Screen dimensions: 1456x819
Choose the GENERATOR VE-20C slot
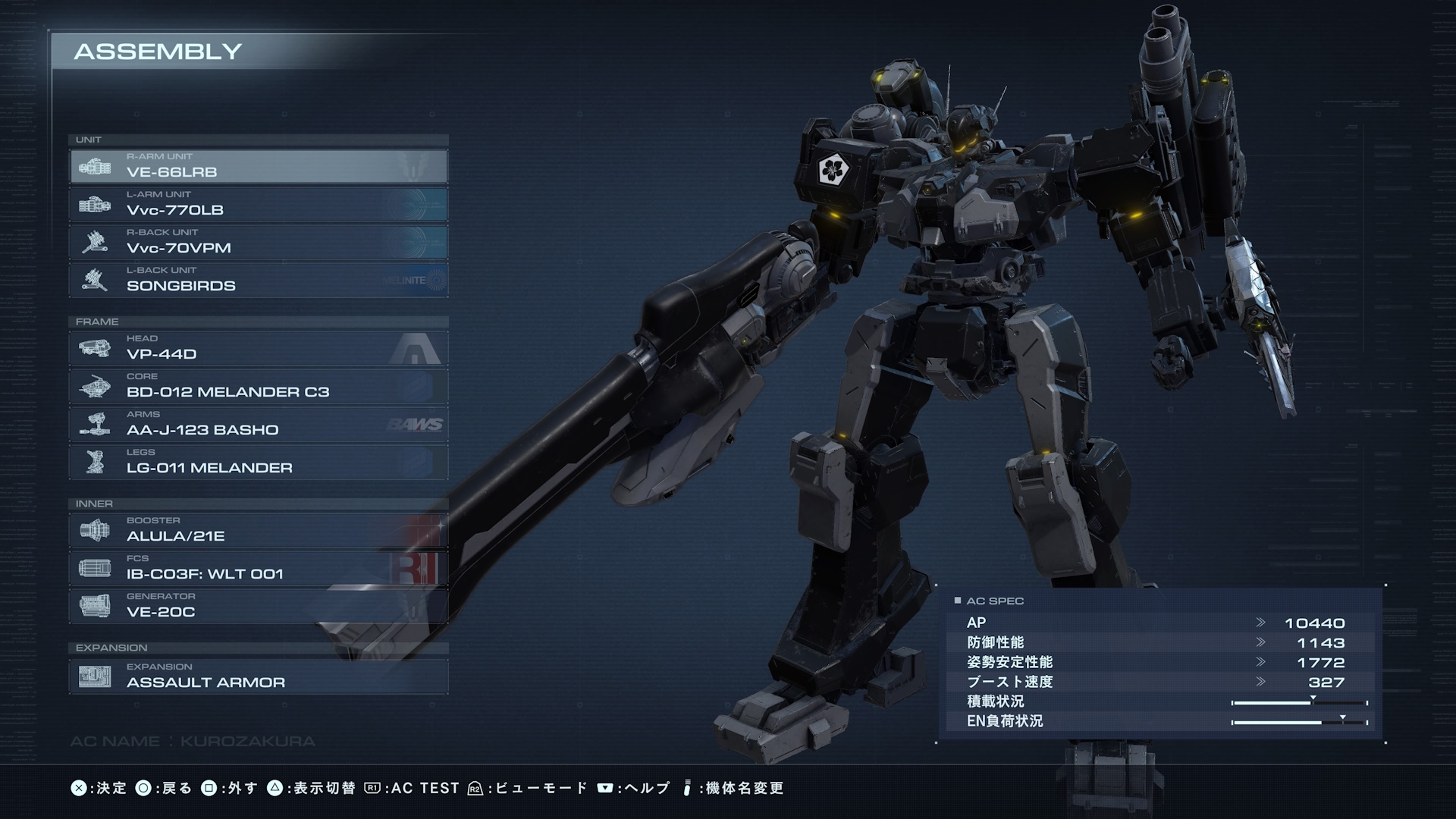(259, 606)
